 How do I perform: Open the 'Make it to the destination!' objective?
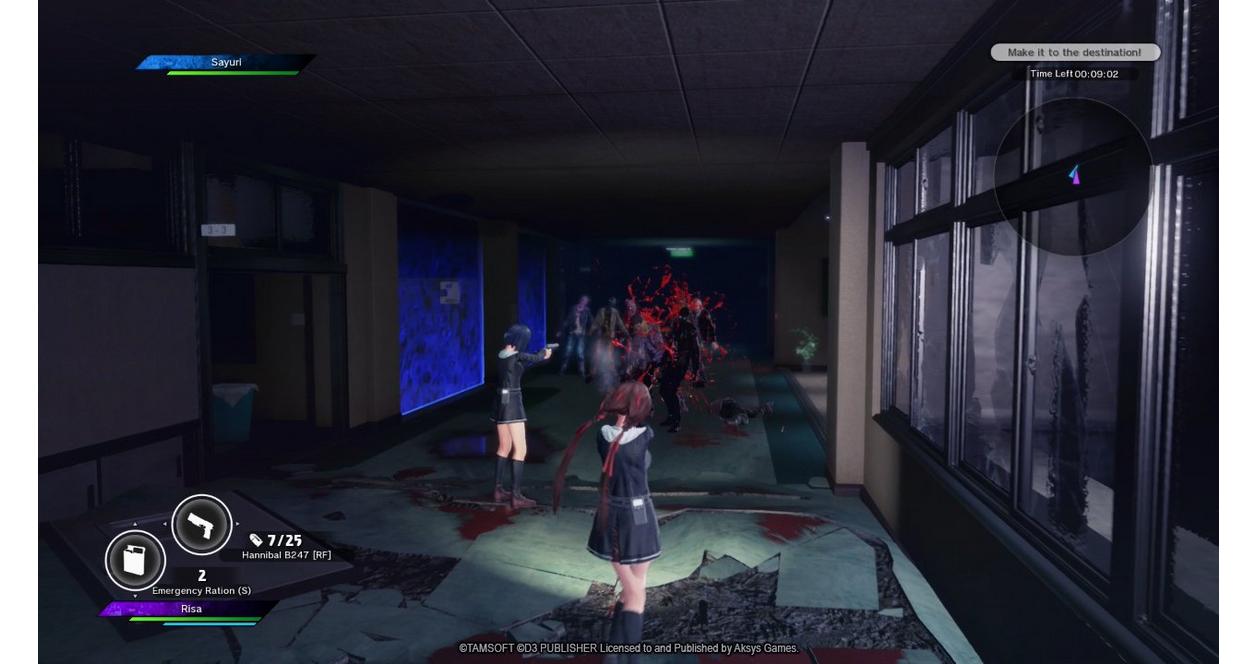pos(1074,53)
